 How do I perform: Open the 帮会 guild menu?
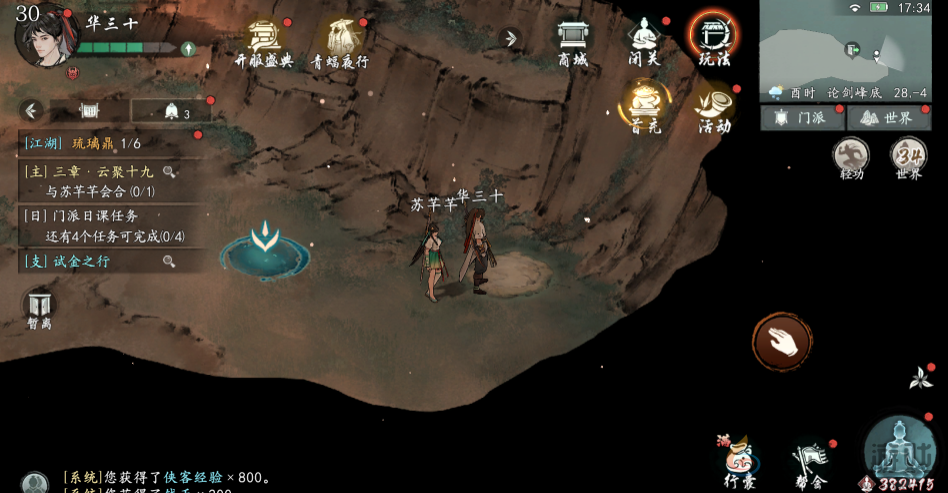[809, 462]
